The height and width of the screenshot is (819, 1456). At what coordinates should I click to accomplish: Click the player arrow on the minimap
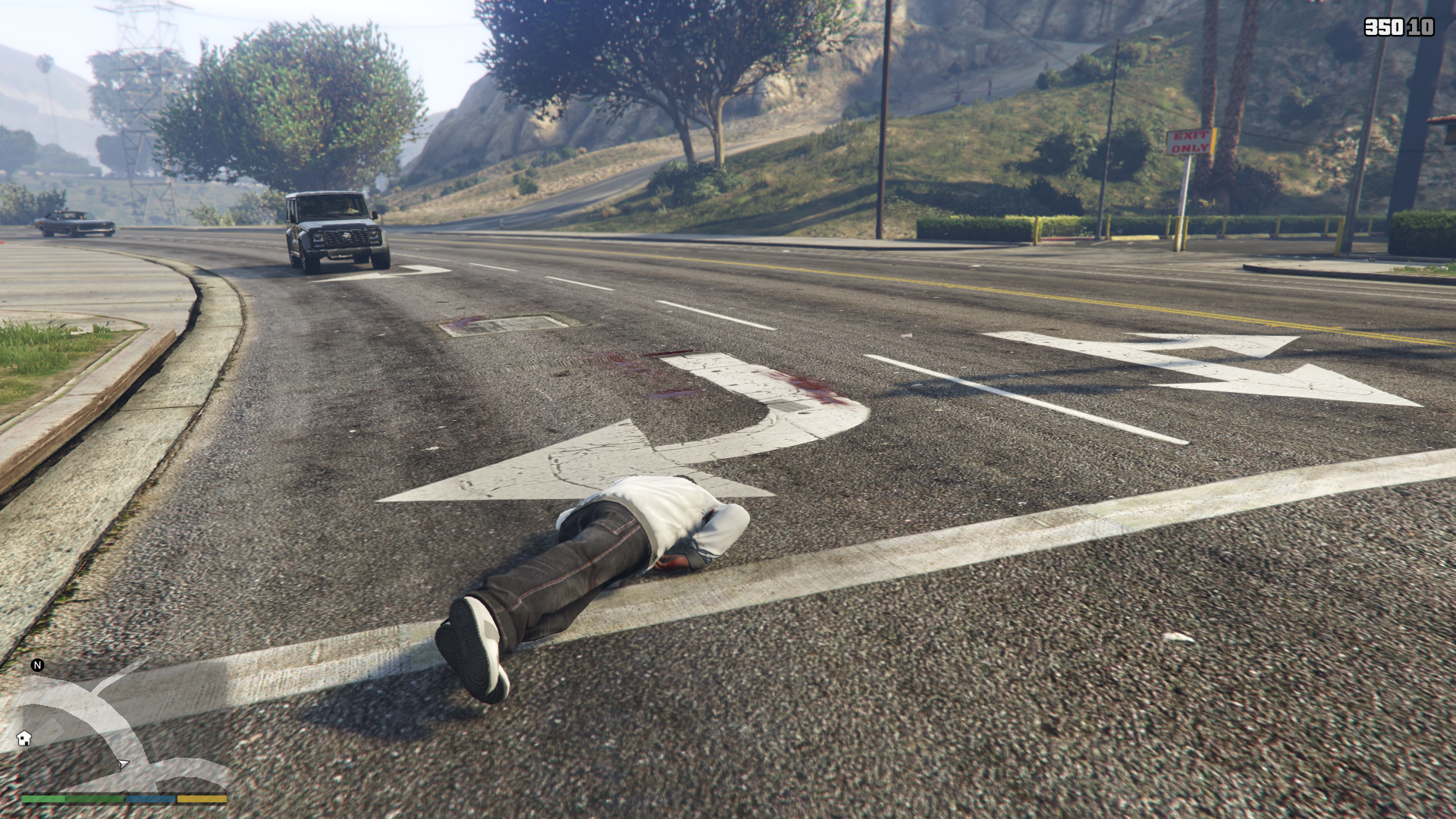click(x=123, y=764)
